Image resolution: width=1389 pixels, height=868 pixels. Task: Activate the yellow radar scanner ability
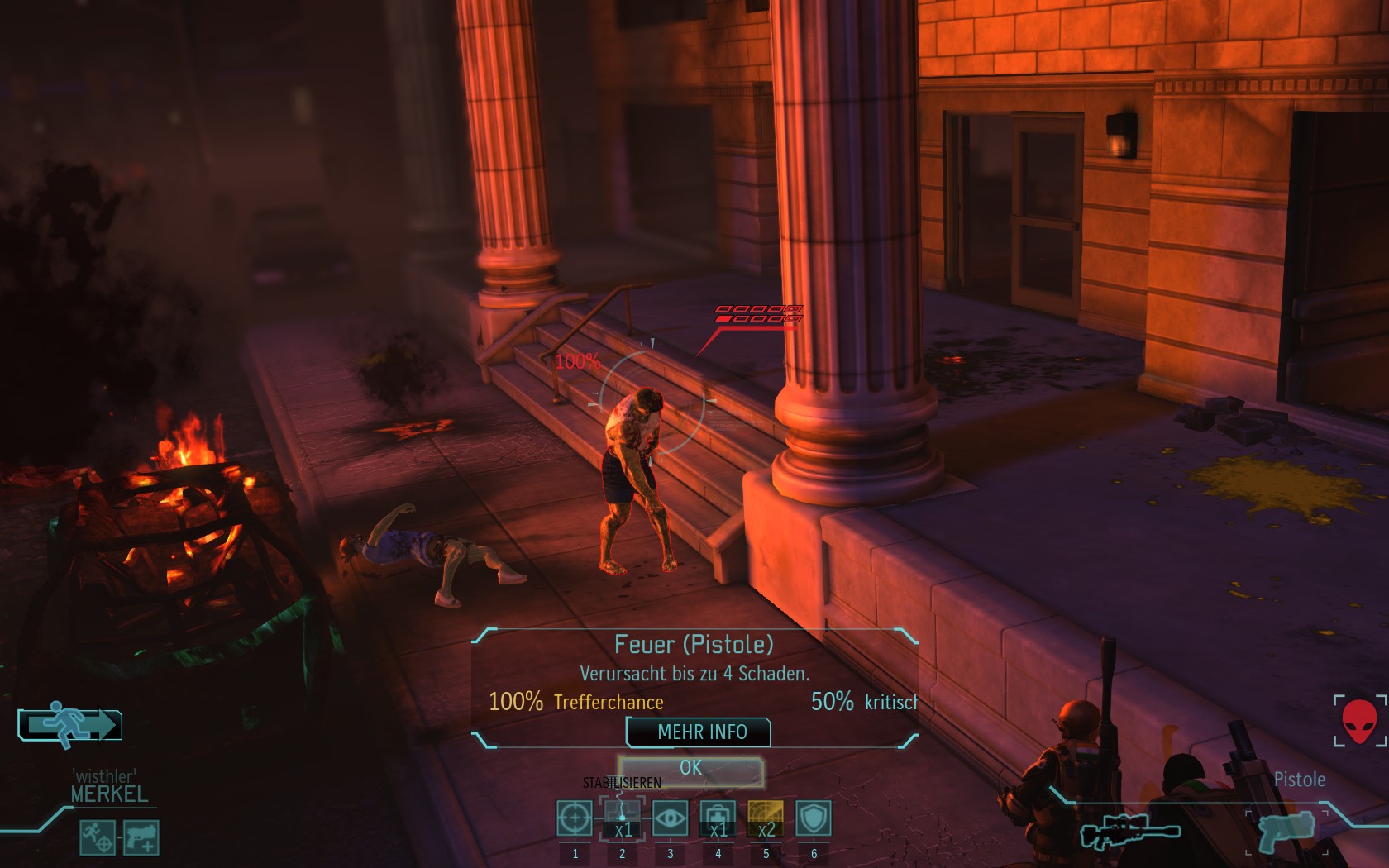click(x=766, y=818)
